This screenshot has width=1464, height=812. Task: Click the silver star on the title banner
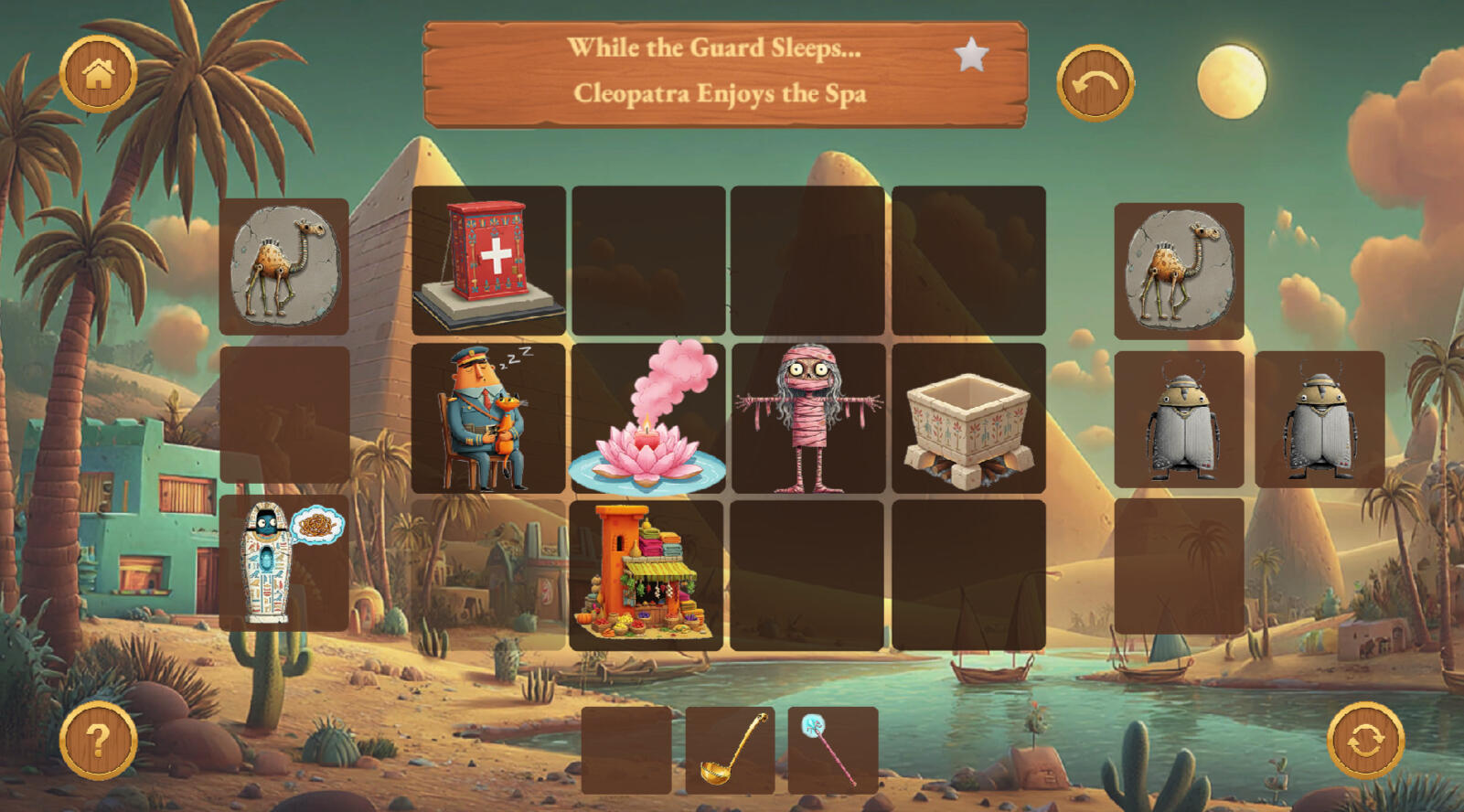coord(971,56)
